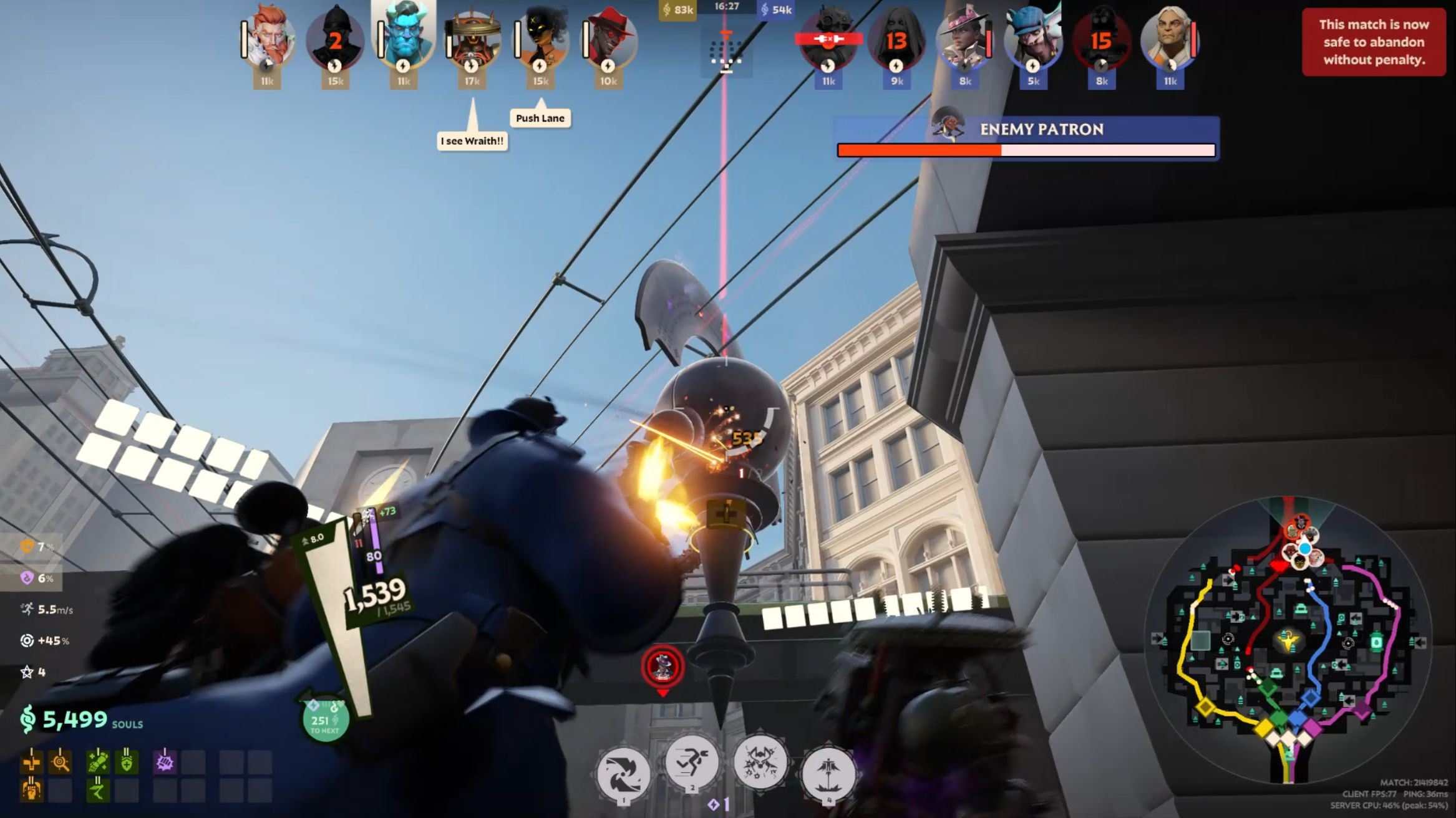Cast the winged diving ultimate ability

tap(828, 772)
